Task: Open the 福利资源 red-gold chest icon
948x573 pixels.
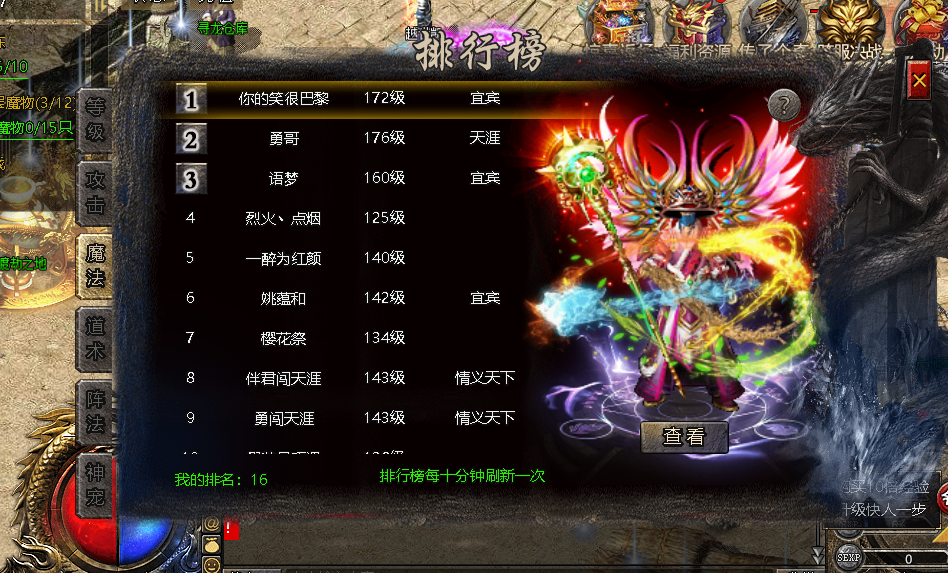Action: [x=693, y=22]
